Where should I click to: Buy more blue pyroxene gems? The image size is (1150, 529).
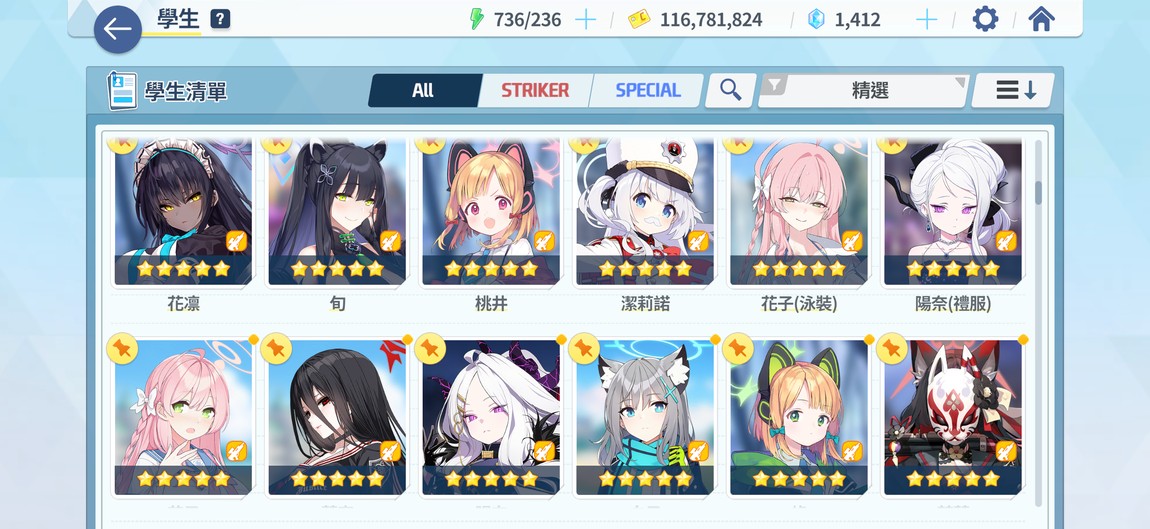tap(927, 19)
